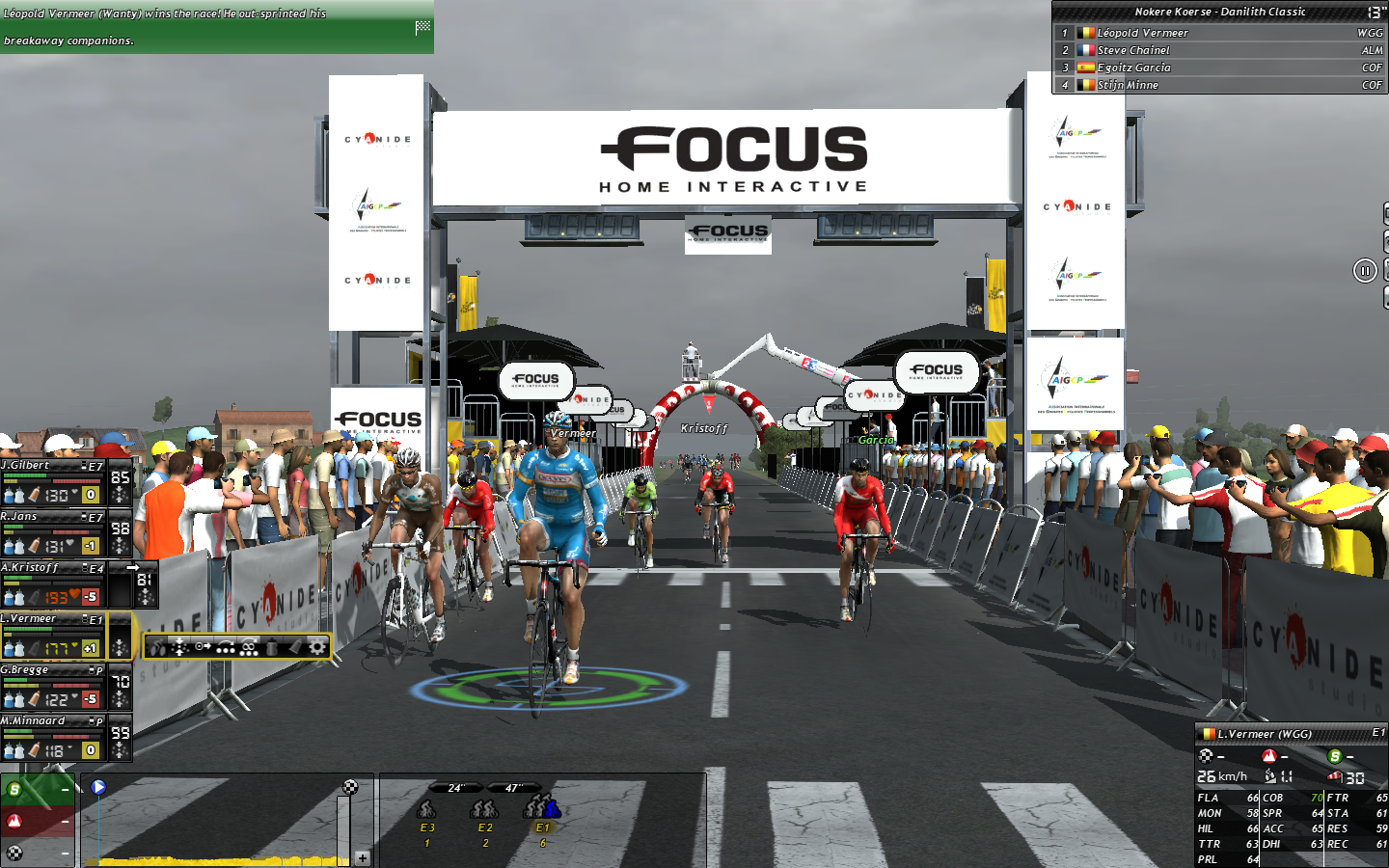Open the gear settings icon in action bar
Image resolution: width=1389 pixels, height=868 pixels.
pos(316,646)
